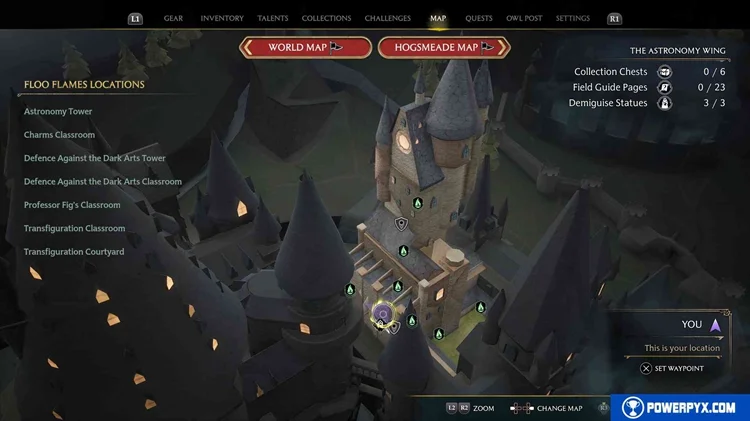The height and width of the screenshot is (421, 750).
Task: Switch to the Hogsmeade Map
Action: click(444, 47)
